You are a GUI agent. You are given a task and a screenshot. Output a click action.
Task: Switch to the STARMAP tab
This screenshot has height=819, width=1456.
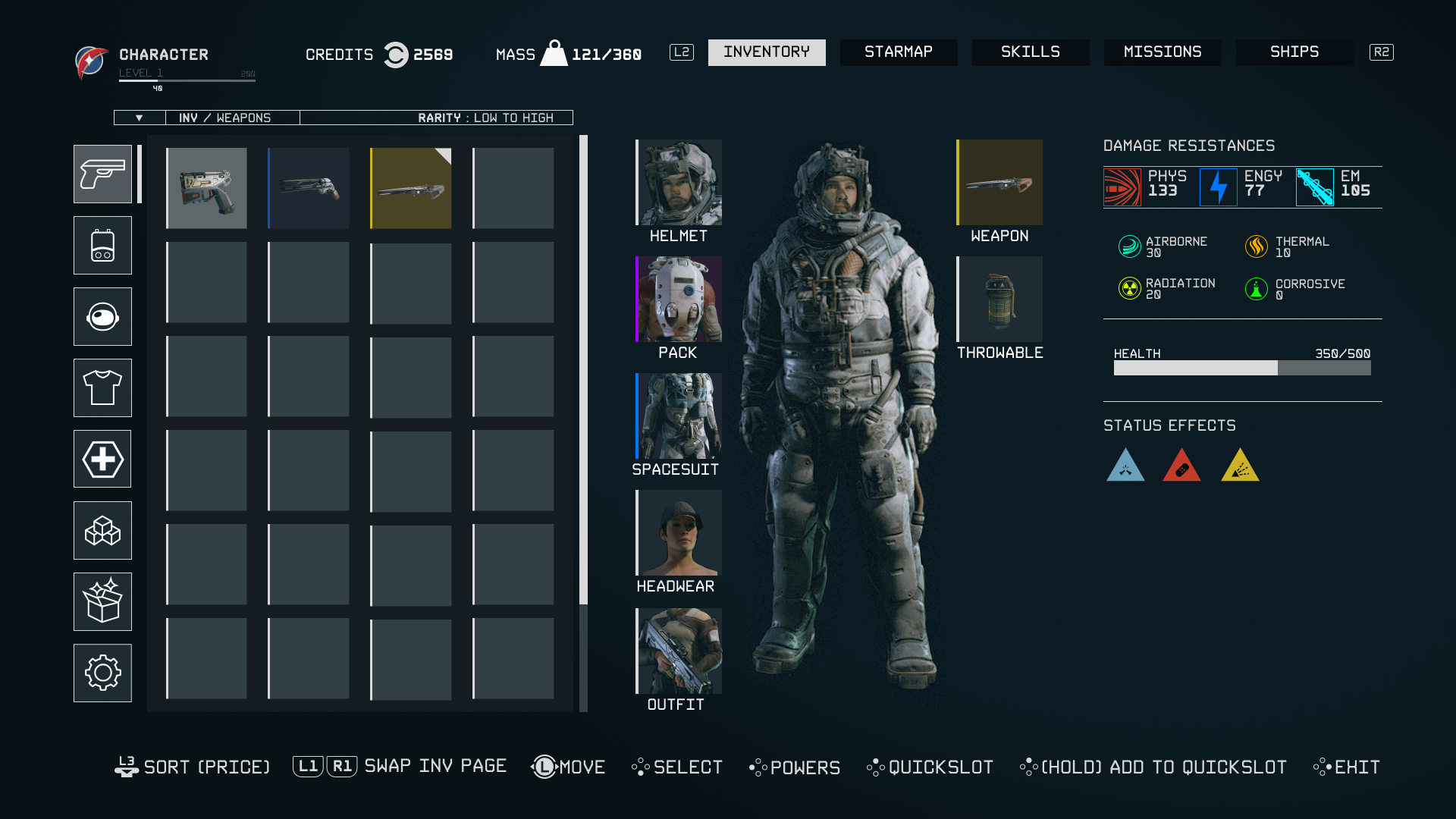[x=899, y=52]
